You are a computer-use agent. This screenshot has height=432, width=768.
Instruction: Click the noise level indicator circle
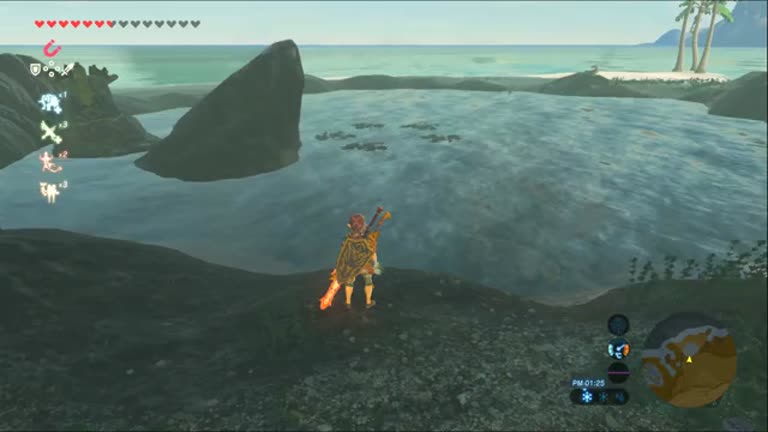(618, 372)
